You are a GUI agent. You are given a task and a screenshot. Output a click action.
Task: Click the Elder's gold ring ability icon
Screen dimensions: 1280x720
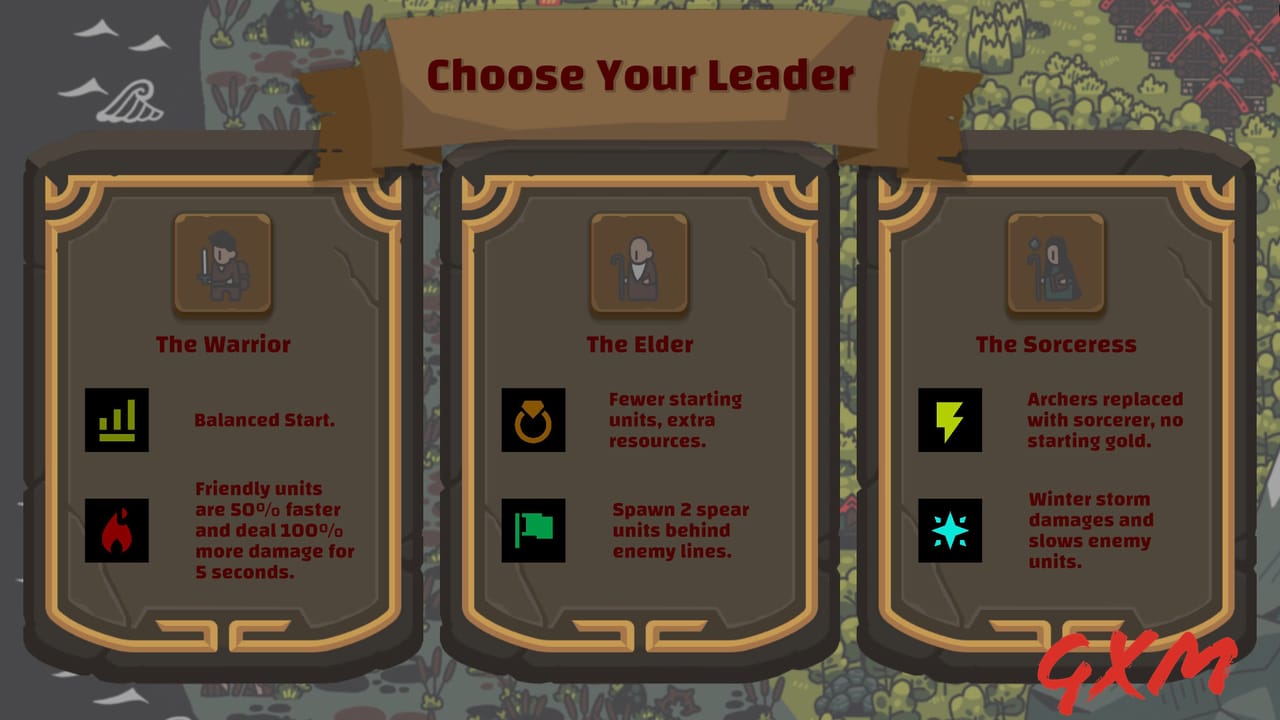[533, 420]
